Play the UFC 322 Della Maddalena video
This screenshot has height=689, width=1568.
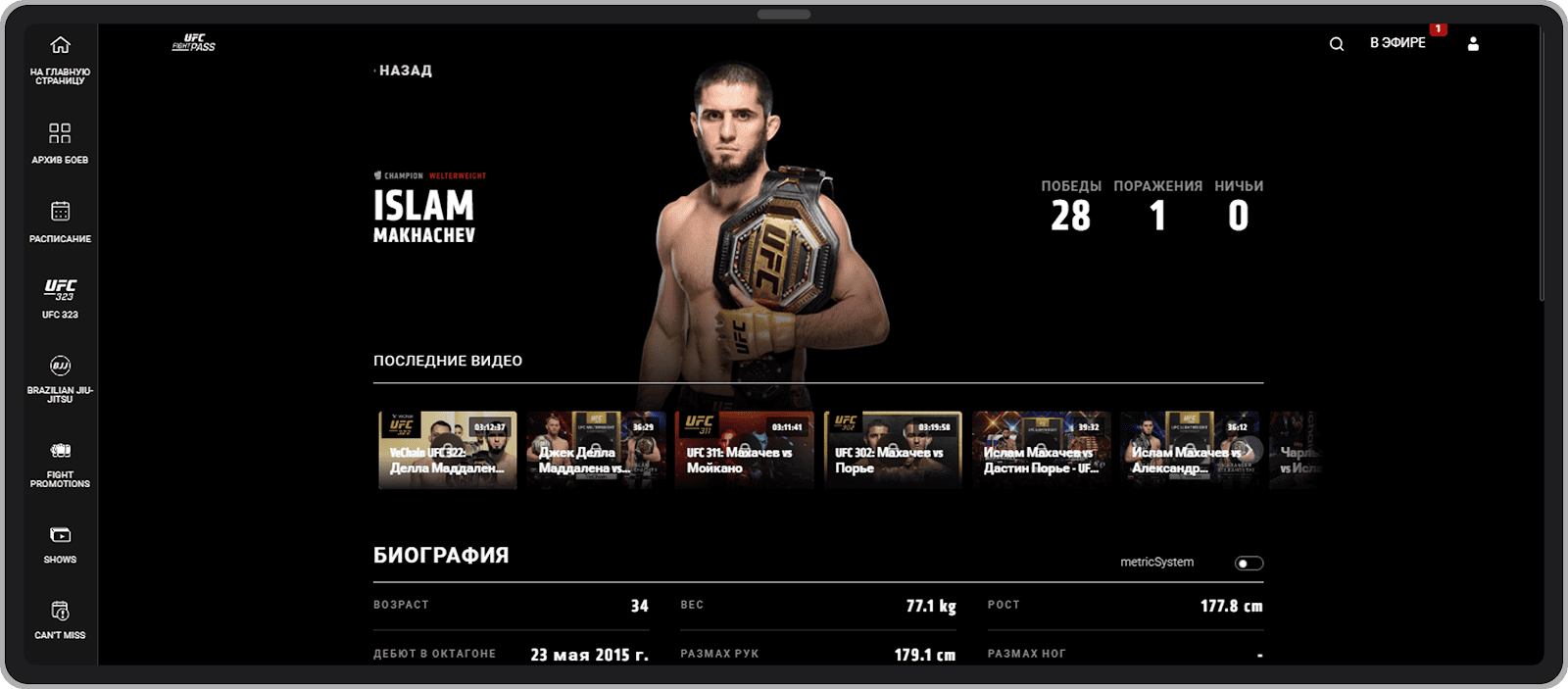click(448, 450)
